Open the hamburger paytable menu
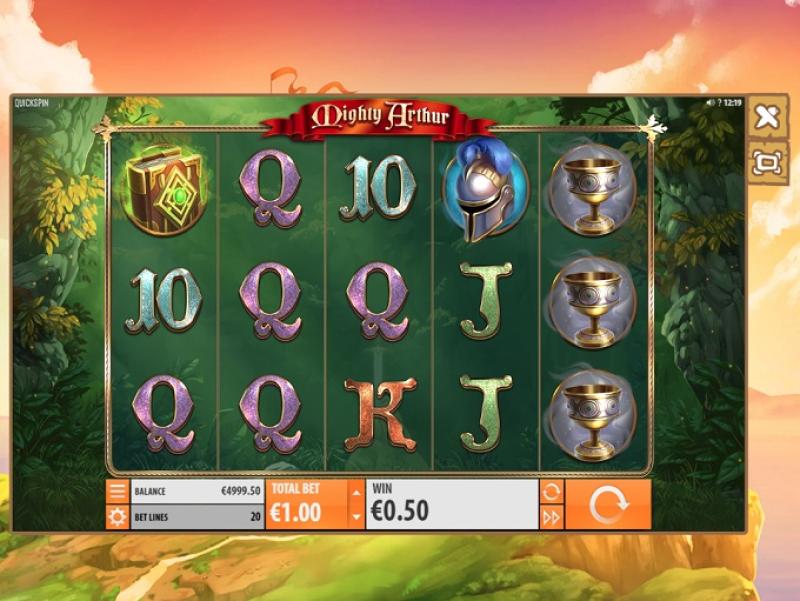This screenshot has height=601, width=800. (x=117, y=492)
